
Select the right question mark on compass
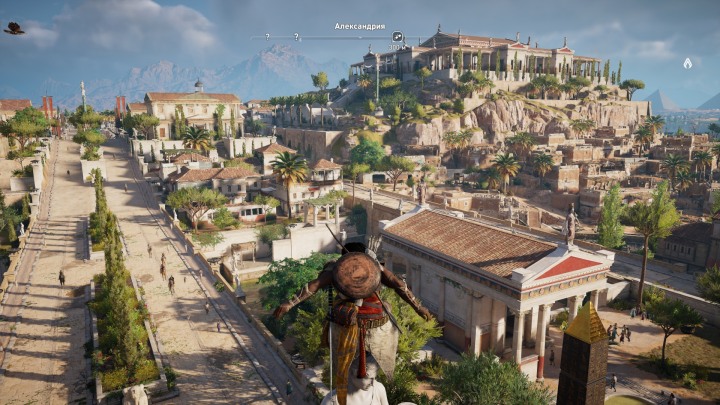pos(296,38)
